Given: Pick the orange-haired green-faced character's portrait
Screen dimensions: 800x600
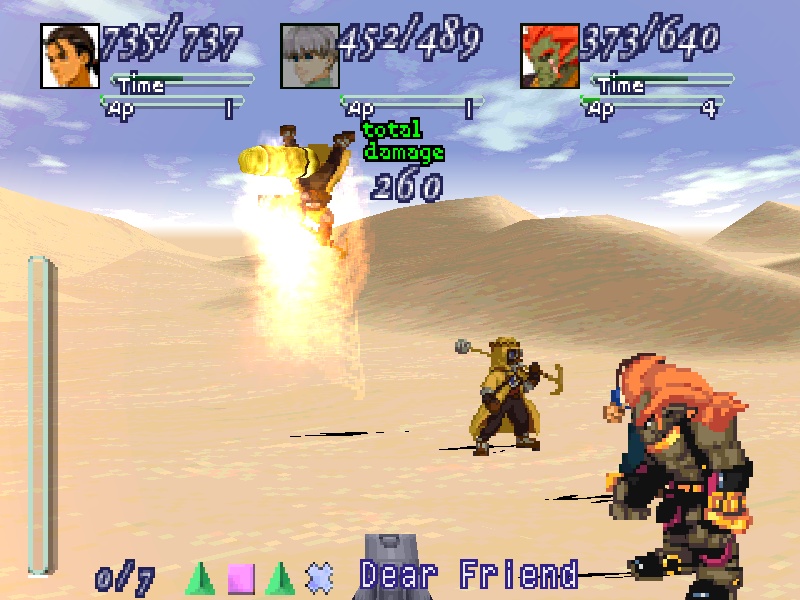Looking at the screenshot, I should 549,56.
